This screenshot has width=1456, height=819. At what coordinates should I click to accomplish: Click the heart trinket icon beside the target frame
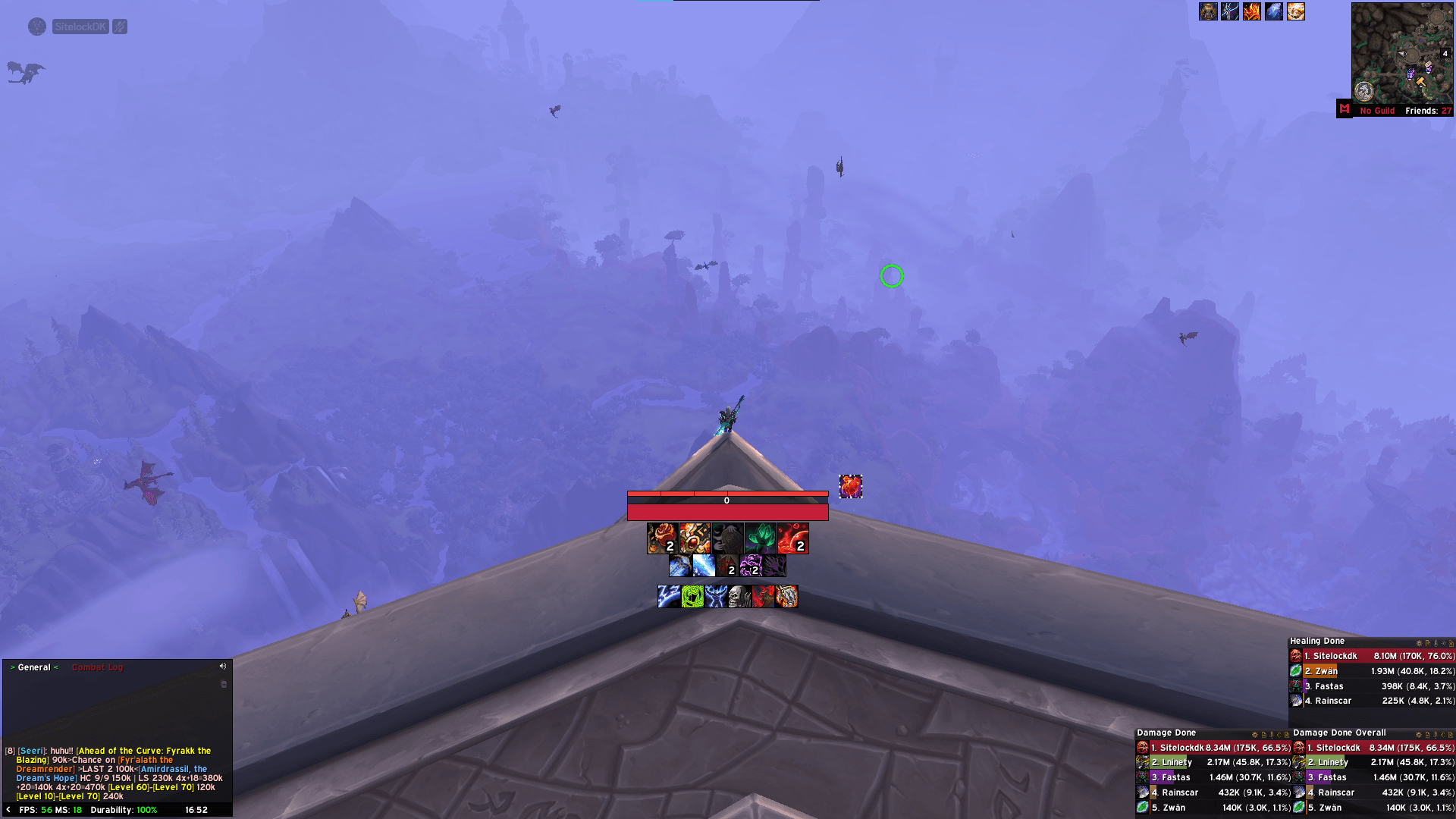pyautogui.click(x=851, y=487)
